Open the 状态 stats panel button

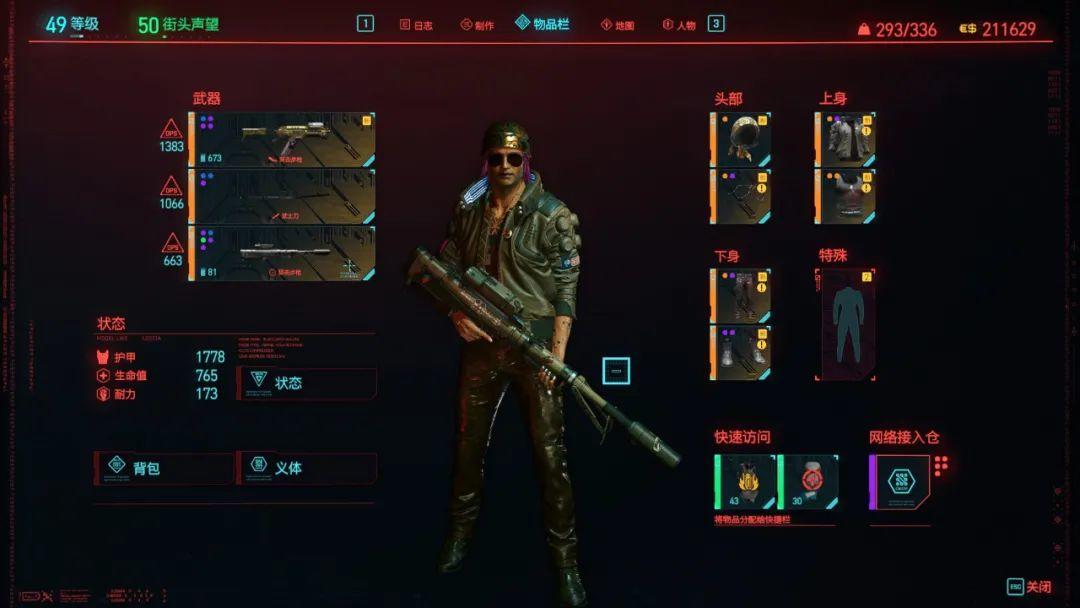(307, 383)
